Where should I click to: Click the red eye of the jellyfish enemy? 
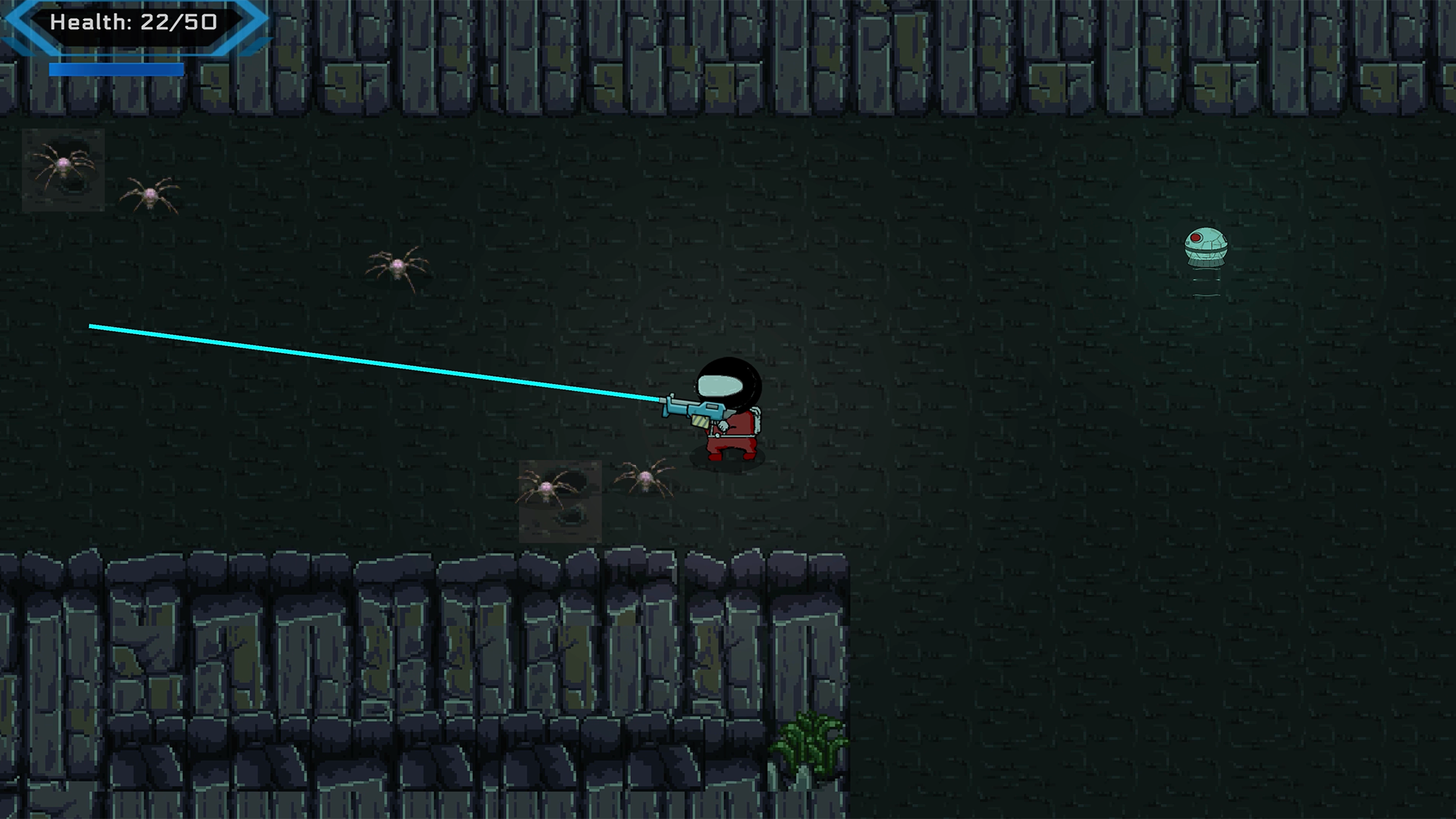[1196, 237]
